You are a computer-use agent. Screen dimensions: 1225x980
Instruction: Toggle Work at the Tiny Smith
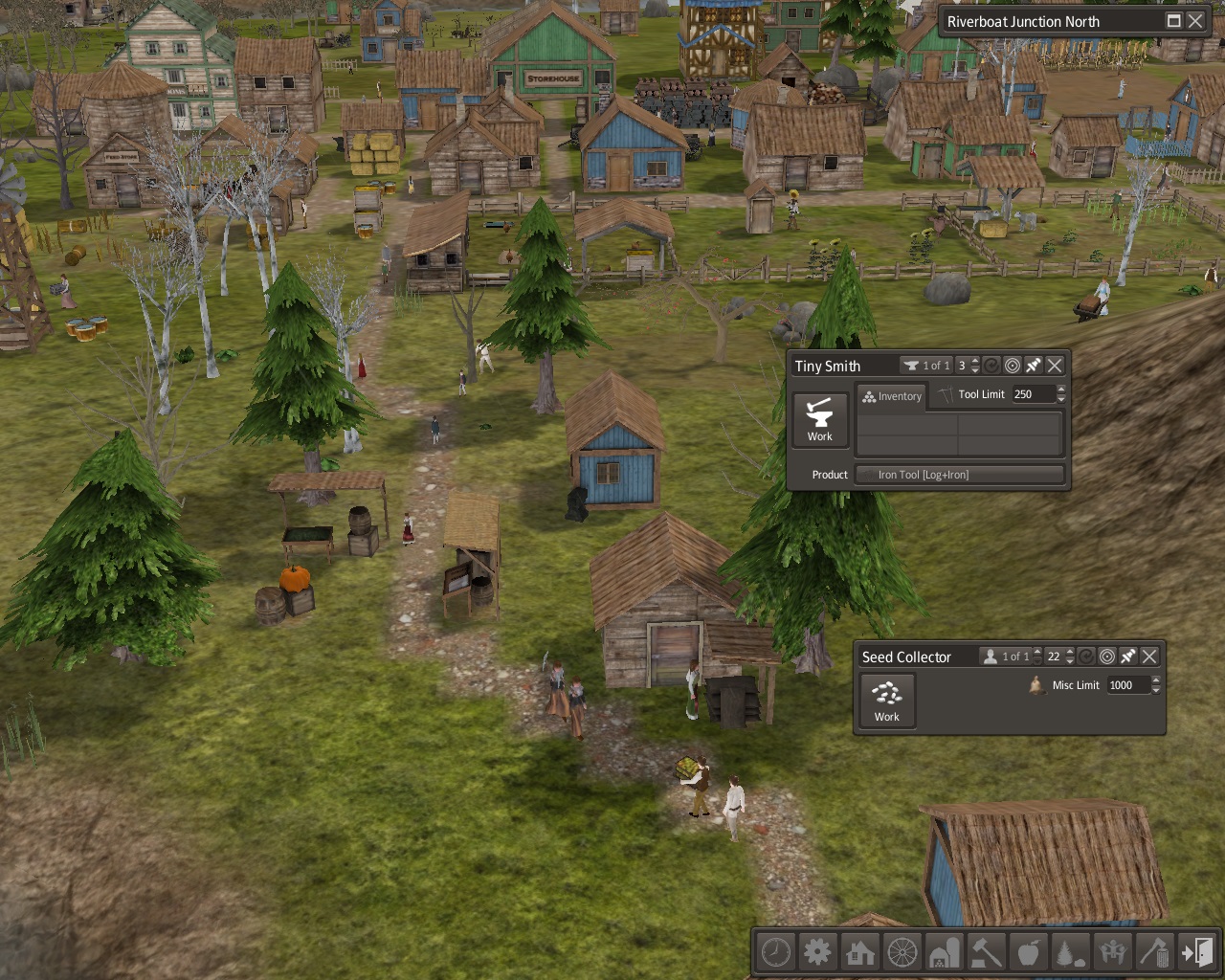click(x=820, y=419)
